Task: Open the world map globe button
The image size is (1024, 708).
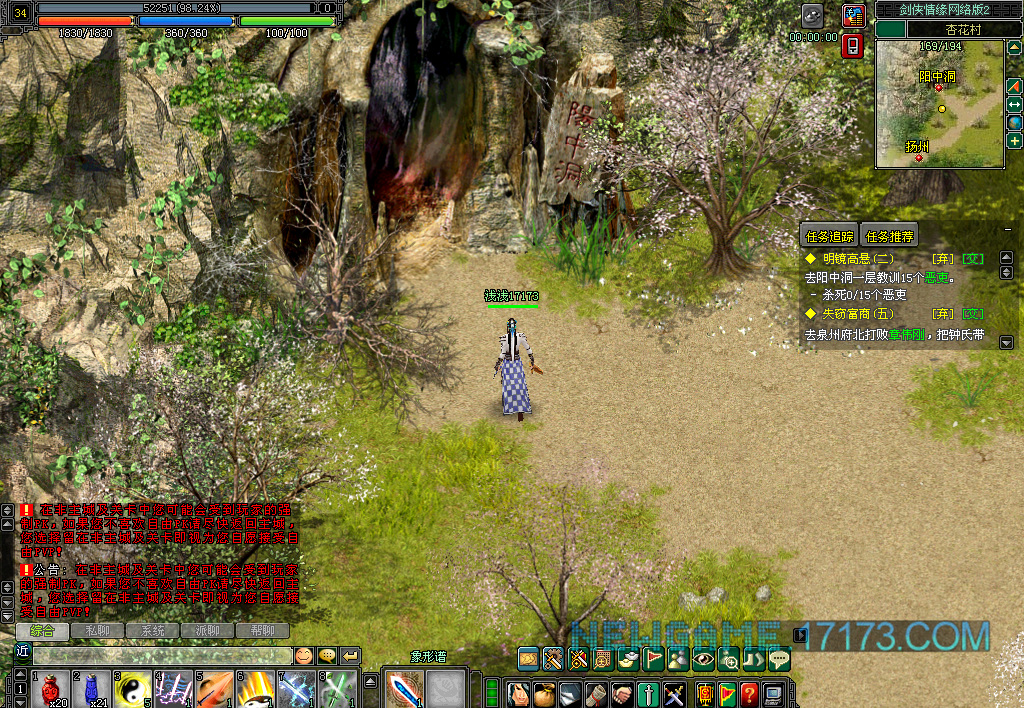Action: pos(1014,122)
